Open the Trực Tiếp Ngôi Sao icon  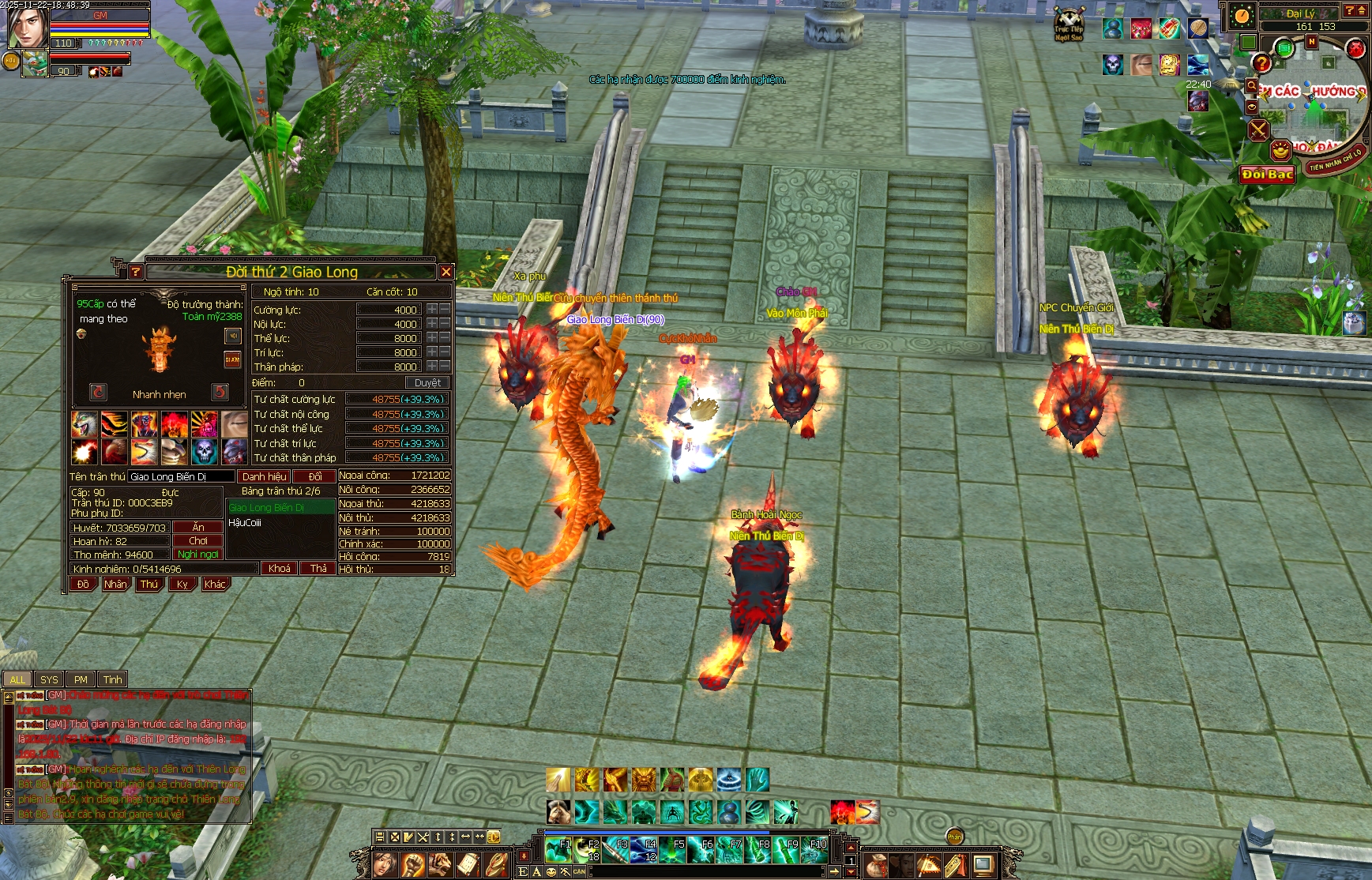coord(1069,24)
